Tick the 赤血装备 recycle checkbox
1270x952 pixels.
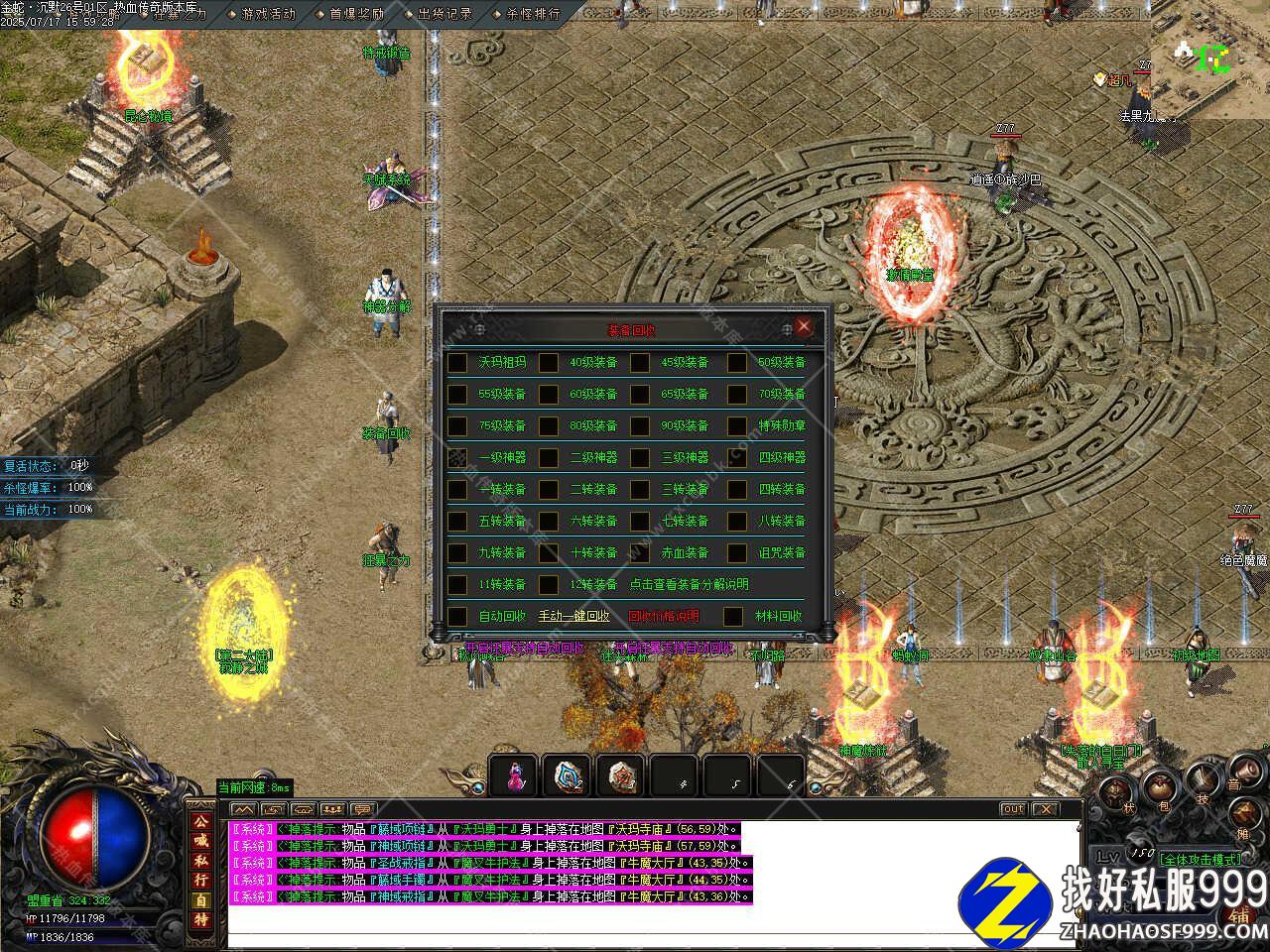point(641,553)
